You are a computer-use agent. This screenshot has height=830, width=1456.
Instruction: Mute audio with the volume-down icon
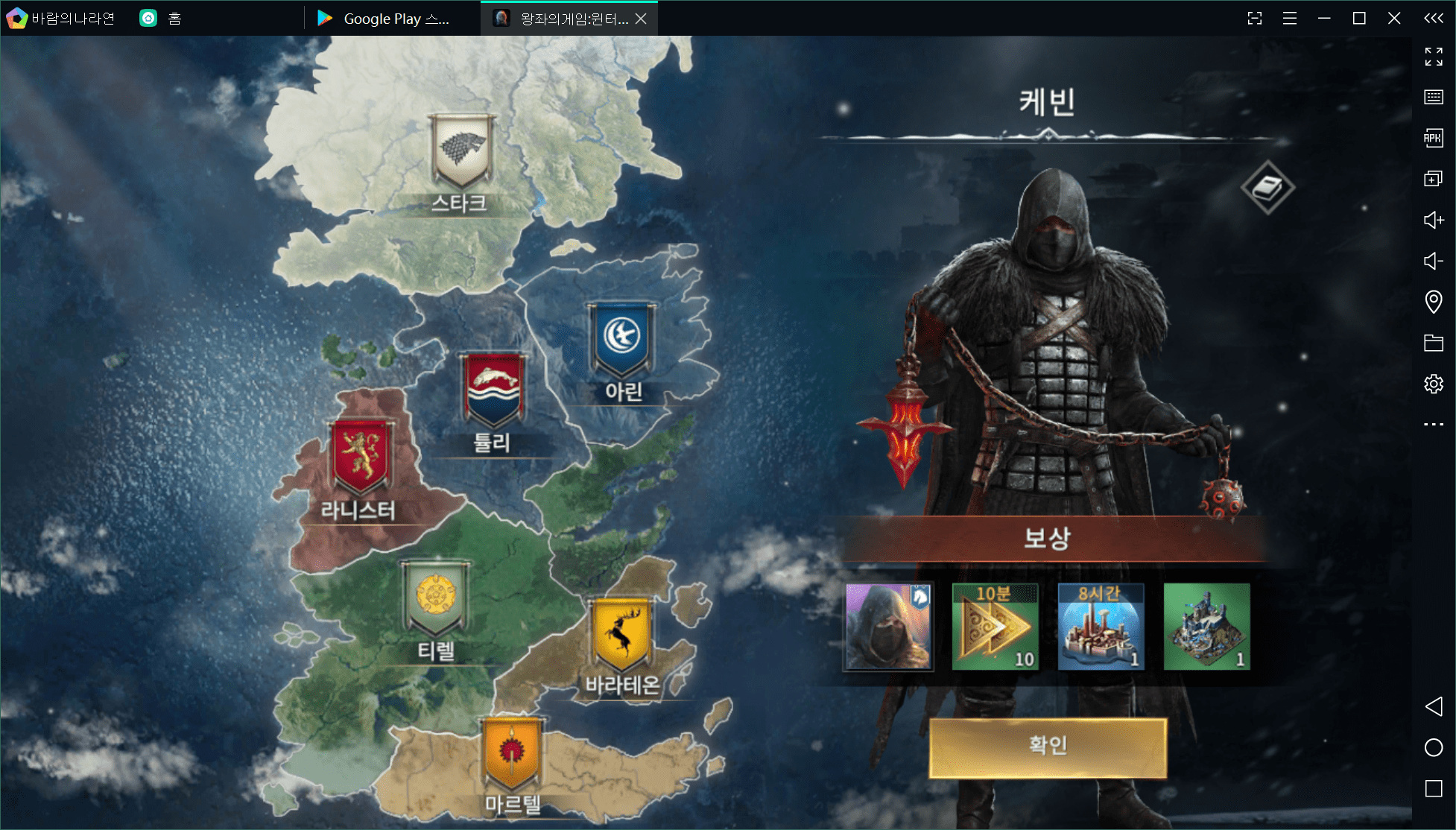pos(1434,262)
